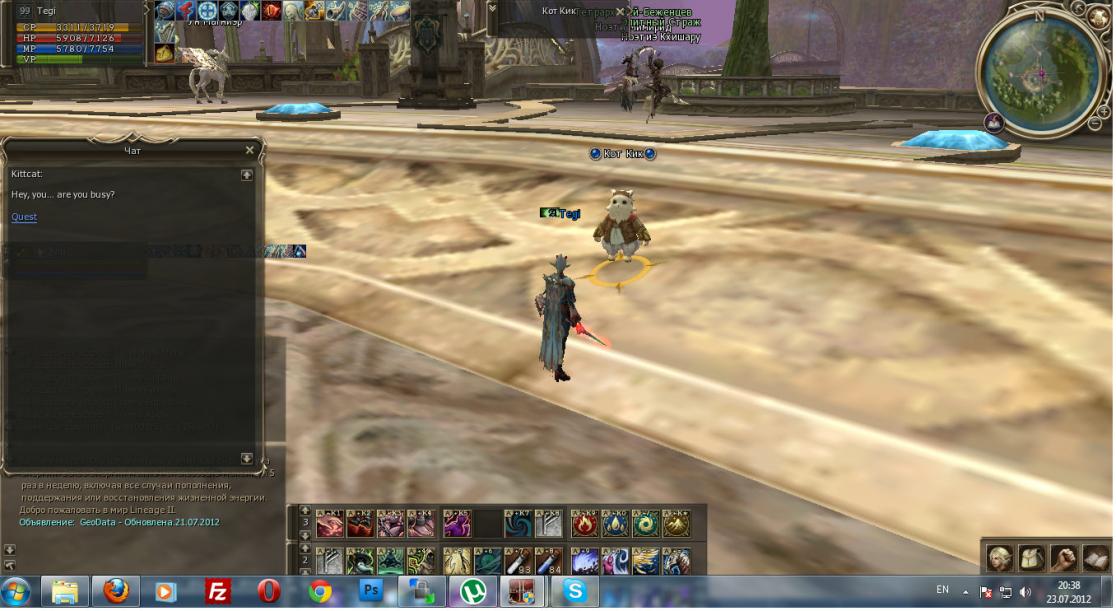1116x611 pixels.
Task: Activate the blue water drop emblem skill
Action: point(614,523)
